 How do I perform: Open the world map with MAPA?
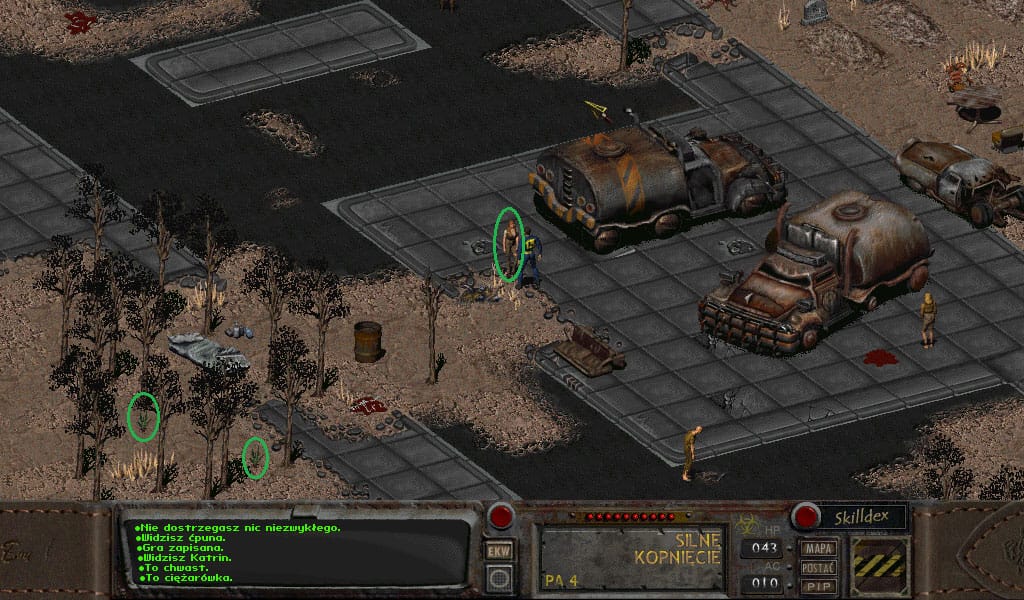tap(818, 549)
